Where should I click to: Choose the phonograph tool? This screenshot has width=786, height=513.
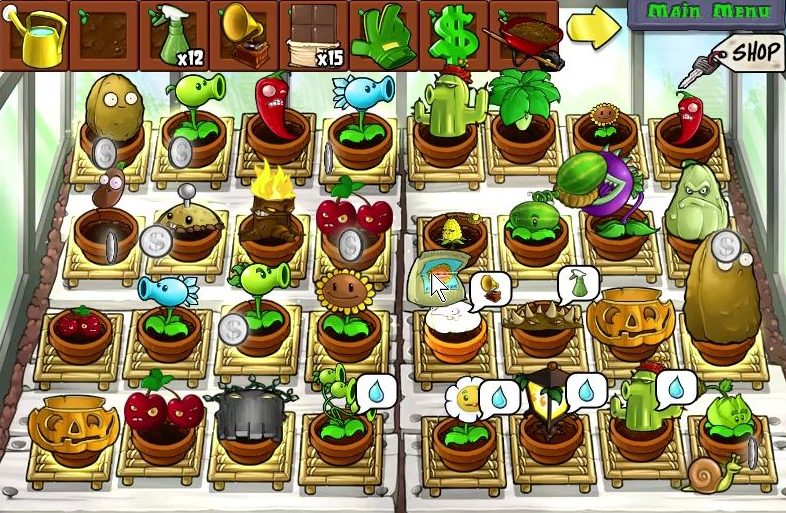click(x=244, y=35)
